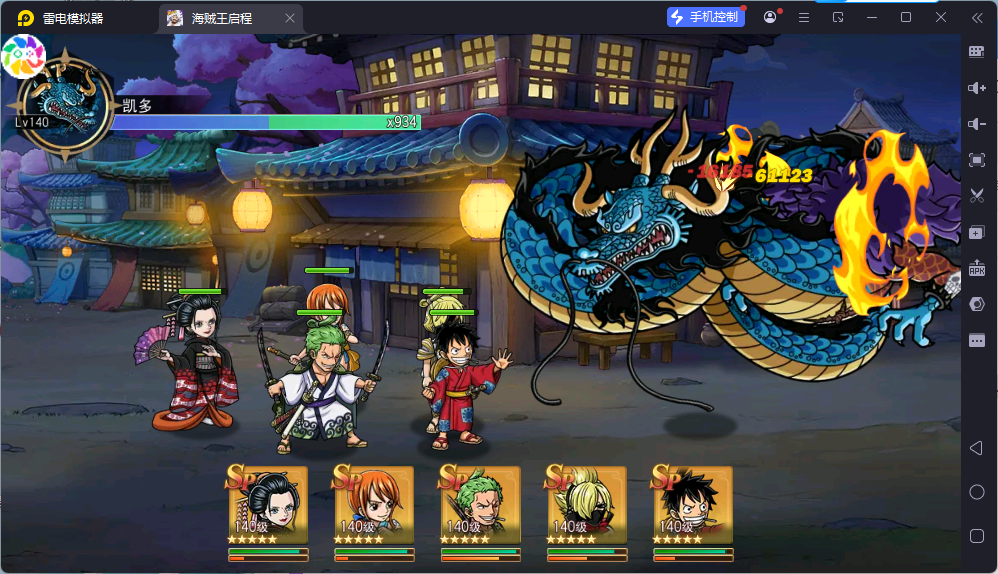Activate Zoro's SP skill card

point(481,505)
